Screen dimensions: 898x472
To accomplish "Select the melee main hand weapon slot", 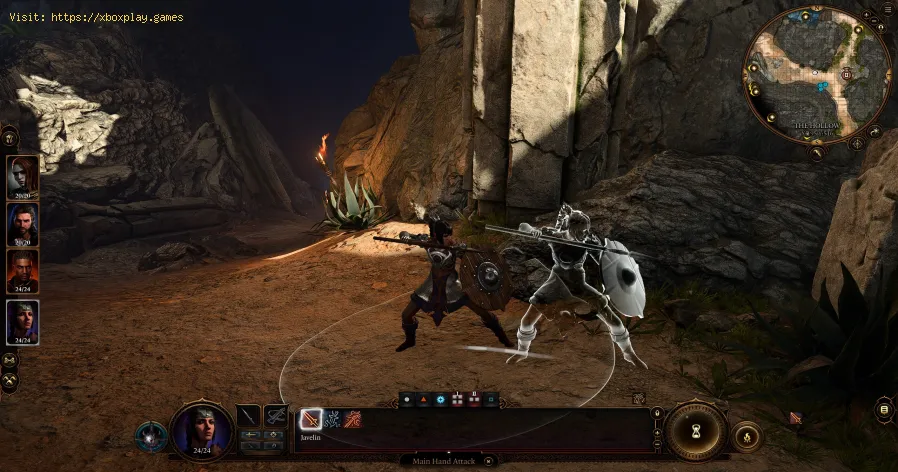I will [249, 415].
